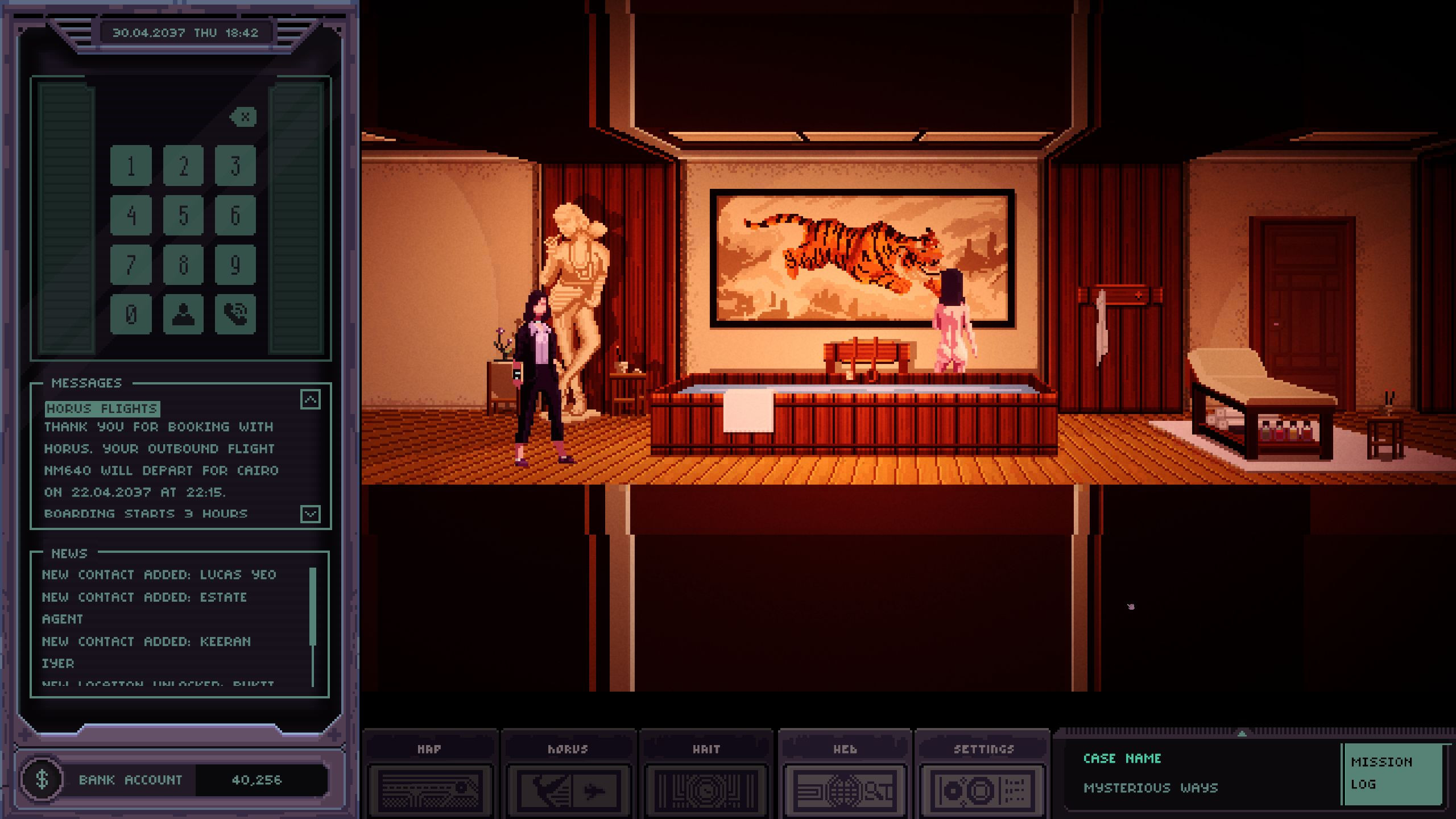The image size is (1456, 819).
Task: Open the Mission Log
Action: [x=1392, y=773]
